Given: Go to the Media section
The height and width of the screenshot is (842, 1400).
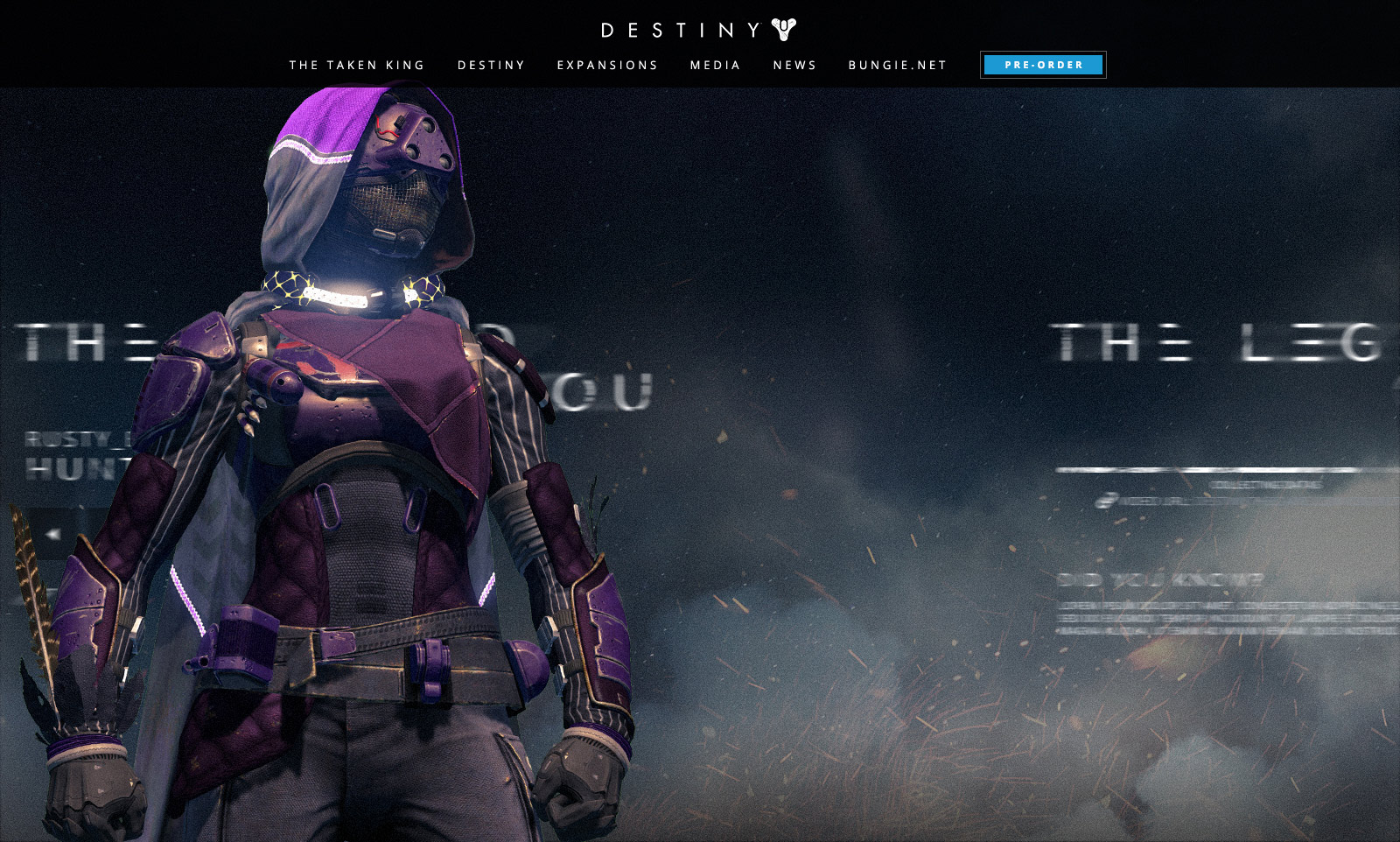Looking at the screenshot, I should pos(715,66).
